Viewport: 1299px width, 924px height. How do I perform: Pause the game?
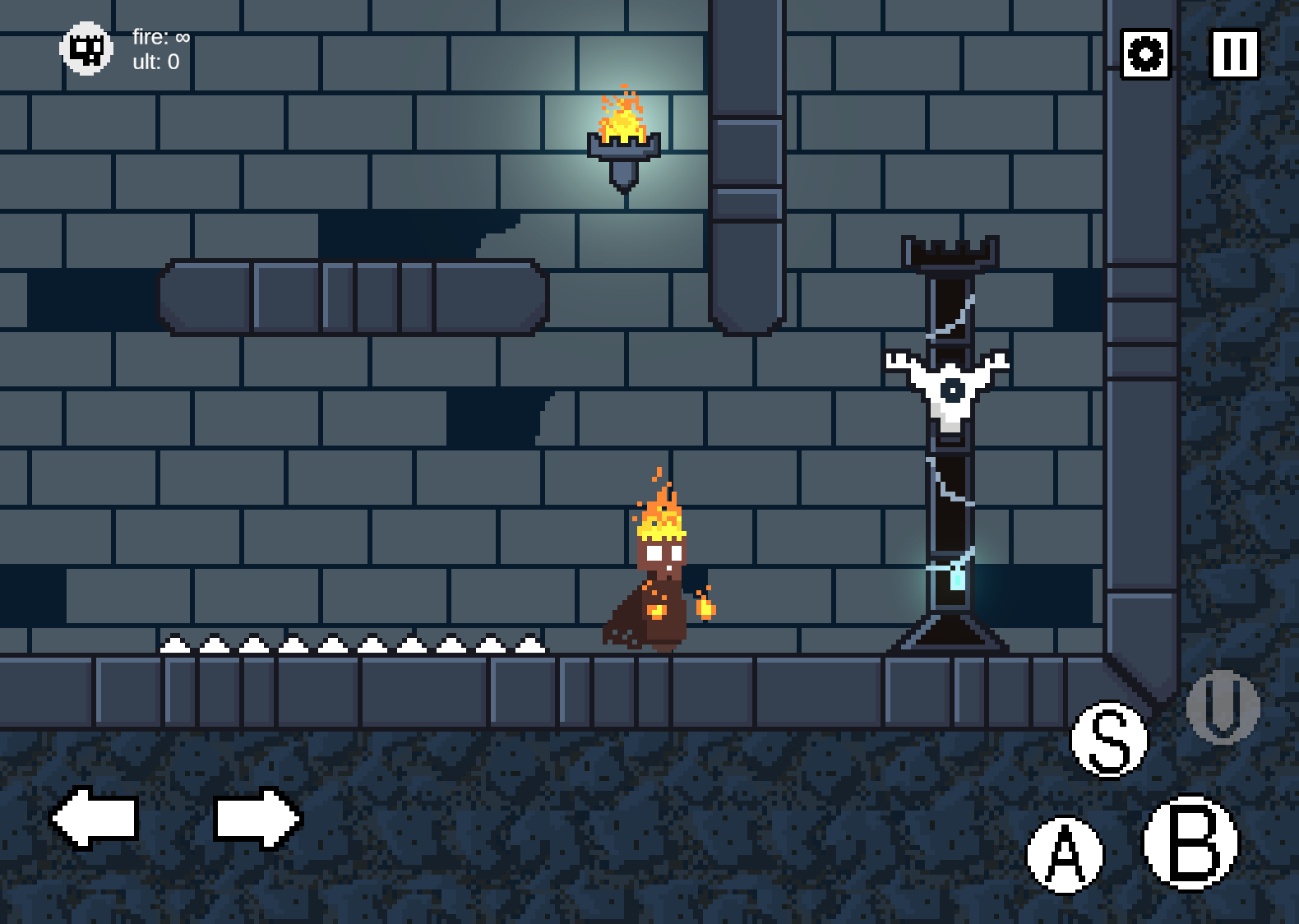tap(1234, 54)
